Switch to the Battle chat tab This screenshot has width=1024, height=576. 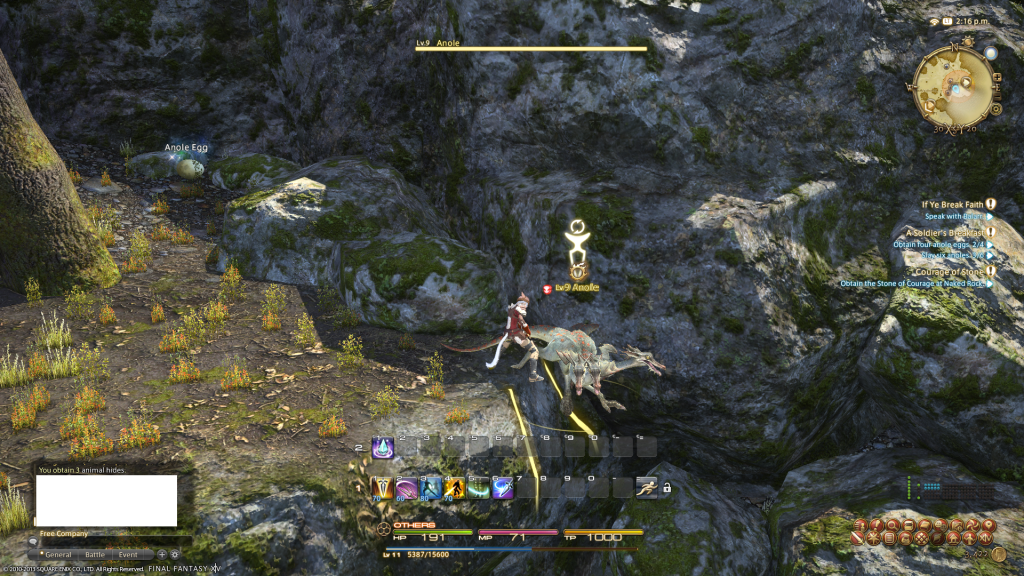coord(95,554)
